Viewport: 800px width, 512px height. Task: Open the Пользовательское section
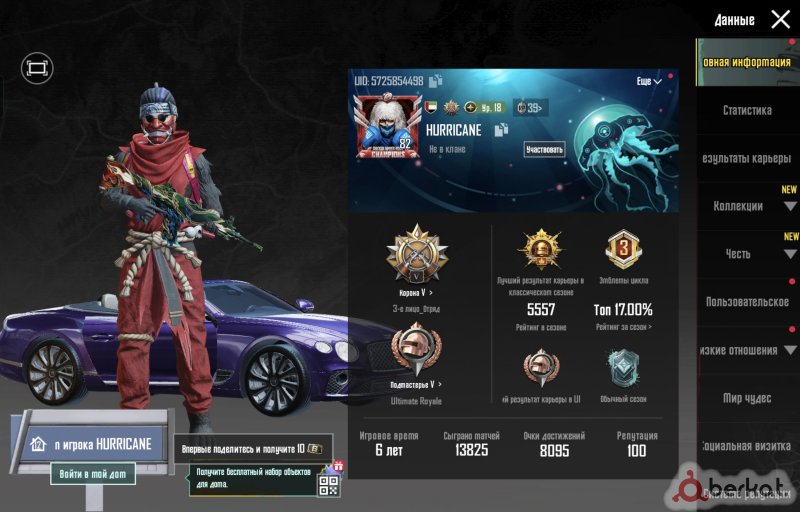[x=747, y=302]
